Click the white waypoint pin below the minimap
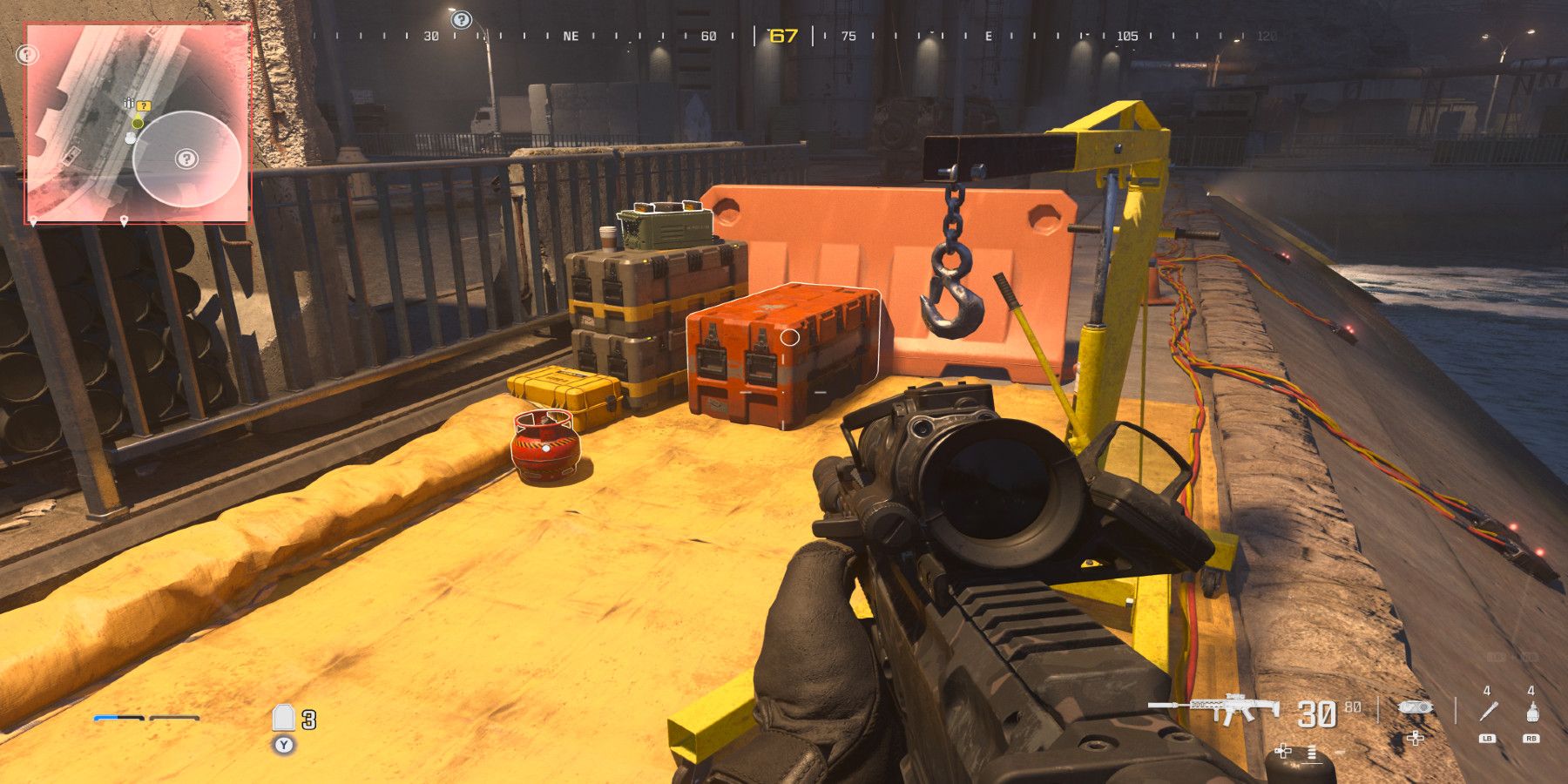 click(124, 220)
